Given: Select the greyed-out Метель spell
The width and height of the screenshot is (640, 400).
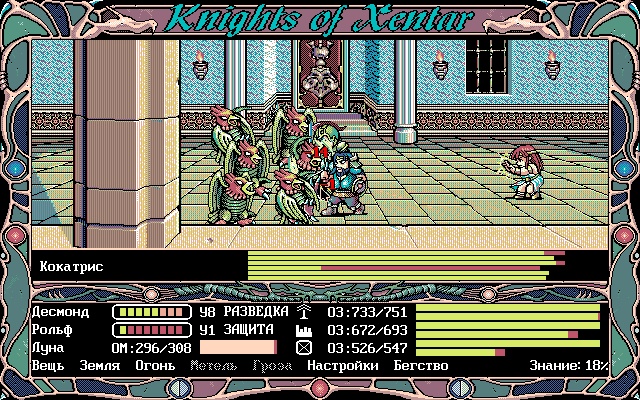Looking at the screenshot, I should coord(213,365).
